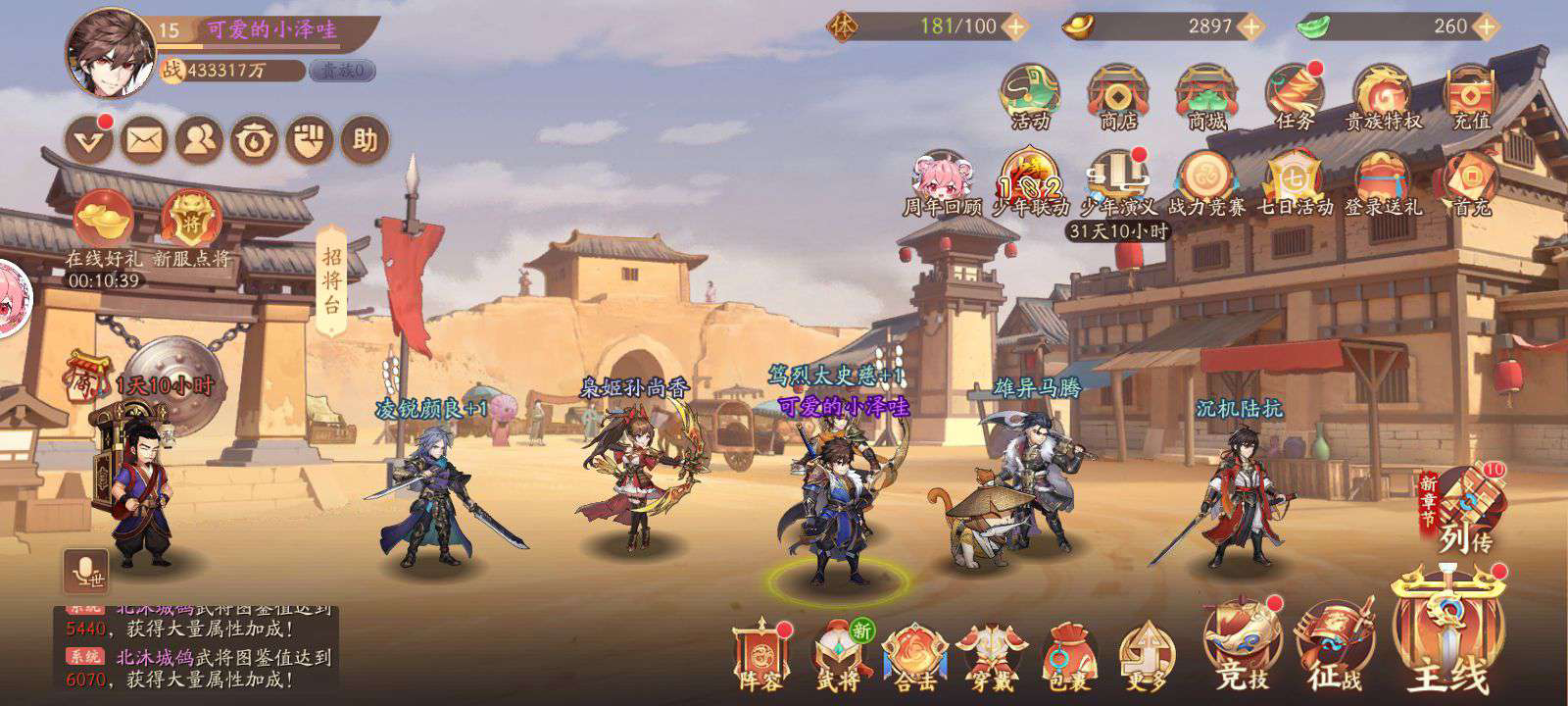Image resolution: width=1568 pixels, height=706 pixels.
Task: Expand the 更多 more menu
Action: pyautogui.click(x=1146, y=654)
